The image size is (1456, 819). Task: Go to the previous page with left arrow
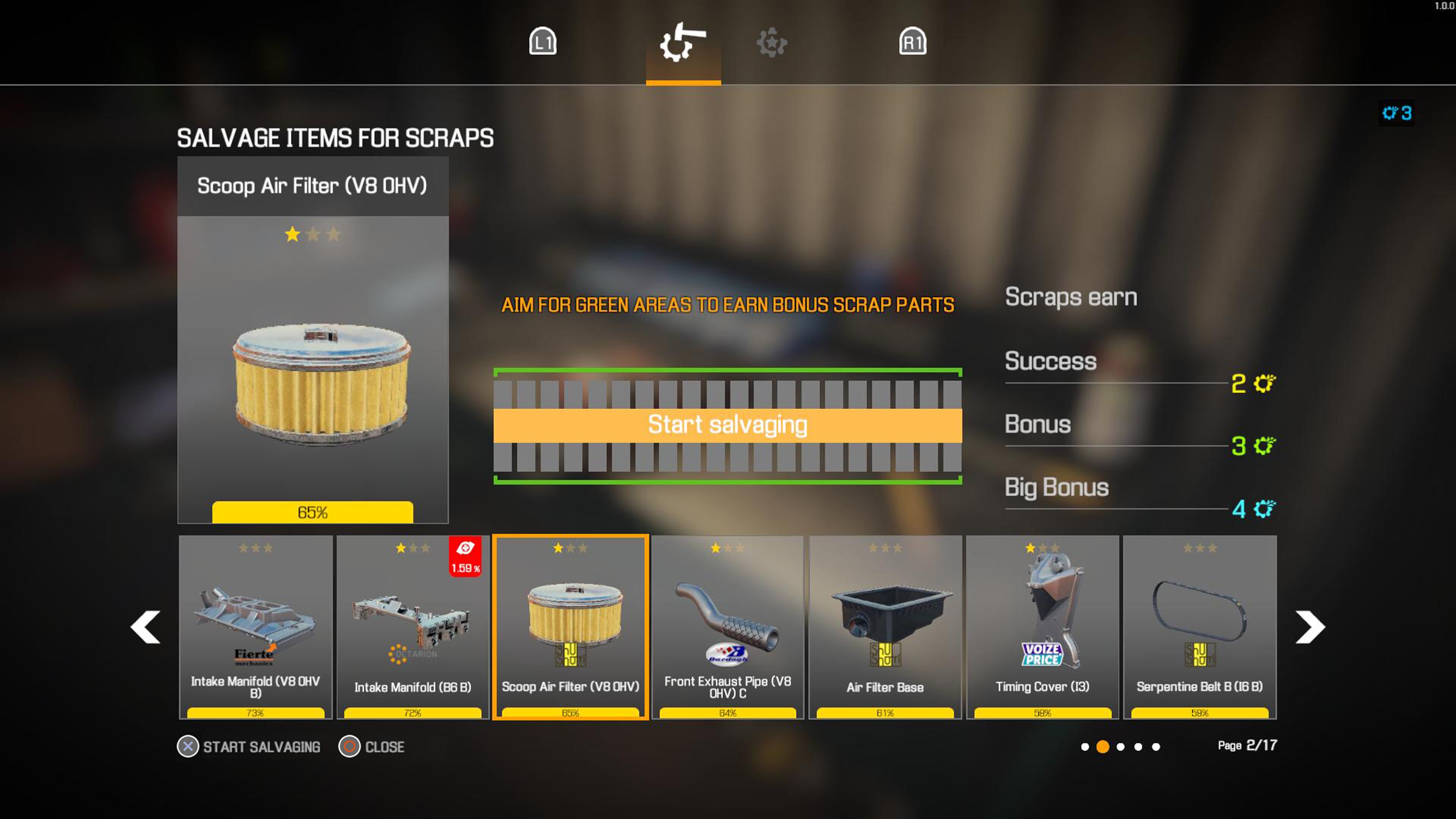[145, 627]
